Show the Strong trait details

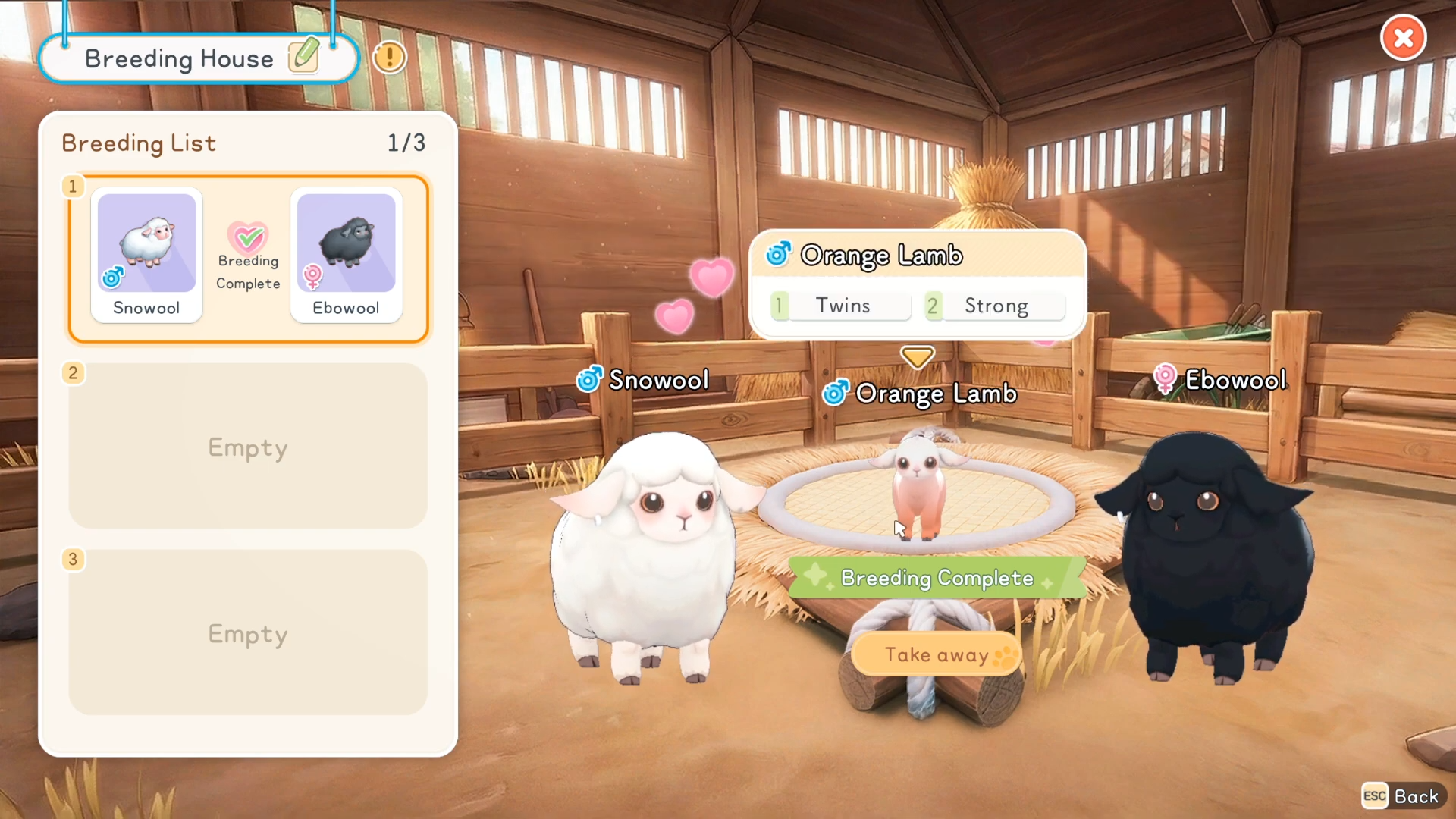[x=996, y=306]
